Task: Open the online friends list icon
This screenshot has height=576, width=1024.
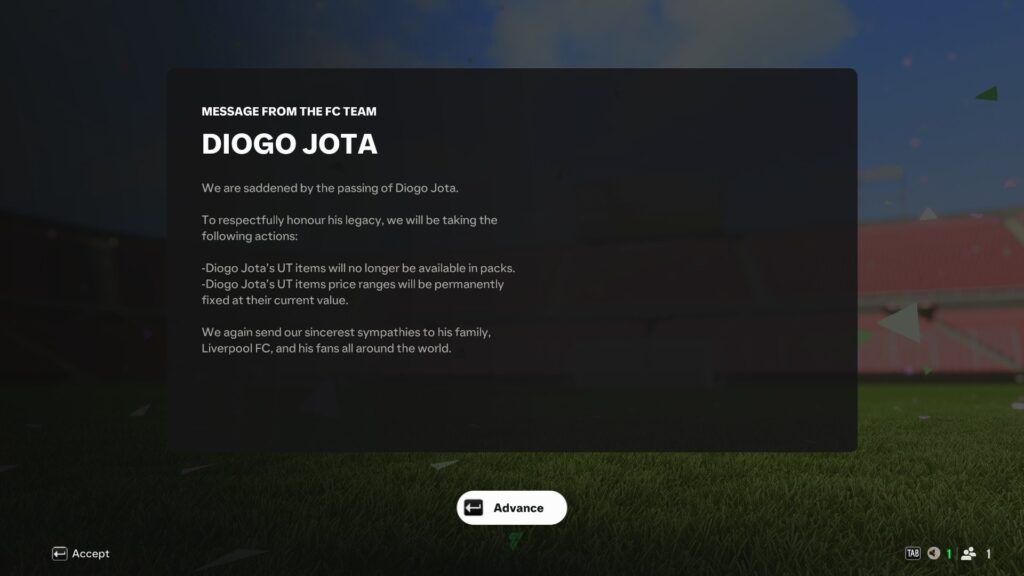Action: pos(968,554)
